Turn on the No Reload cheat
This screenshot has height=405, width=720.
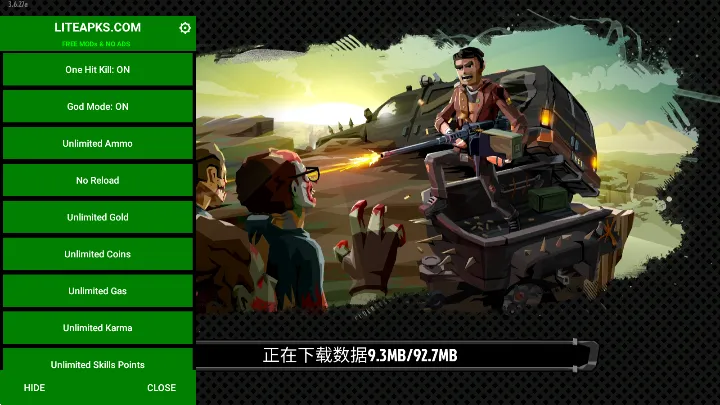(98, 181)
